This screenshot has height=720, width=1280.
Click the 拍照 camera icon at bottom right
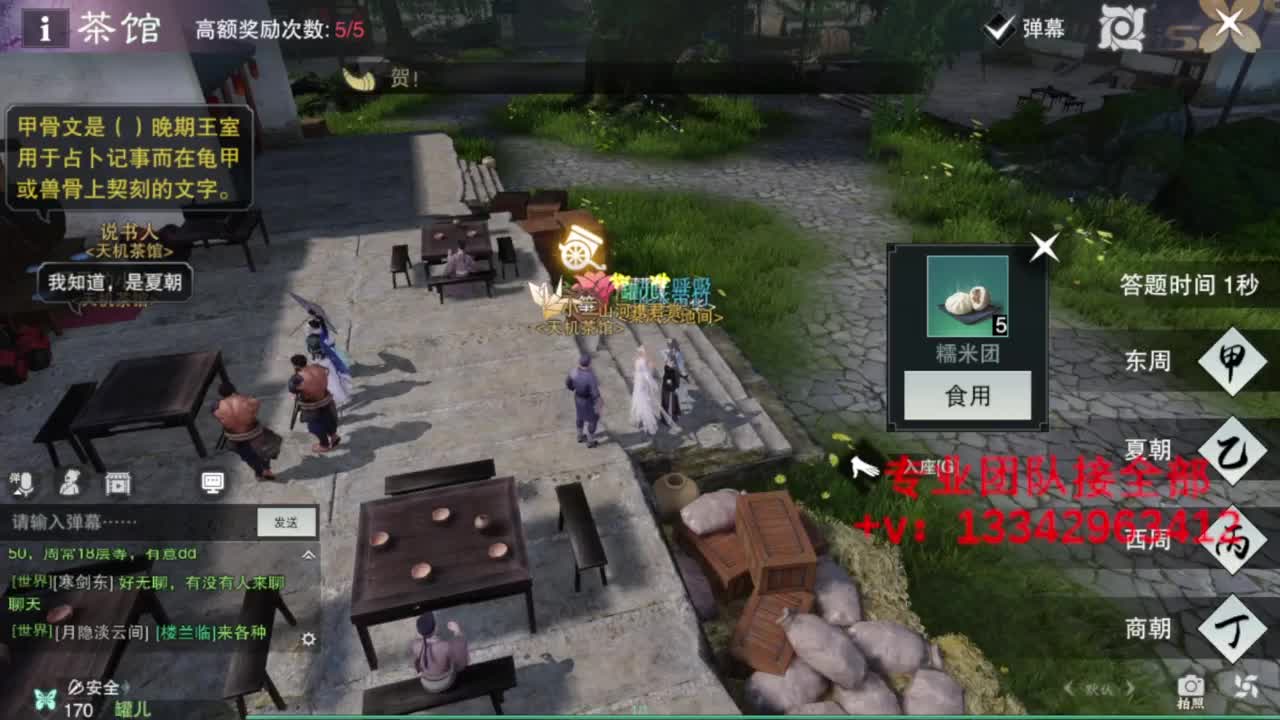[1190, 686]
